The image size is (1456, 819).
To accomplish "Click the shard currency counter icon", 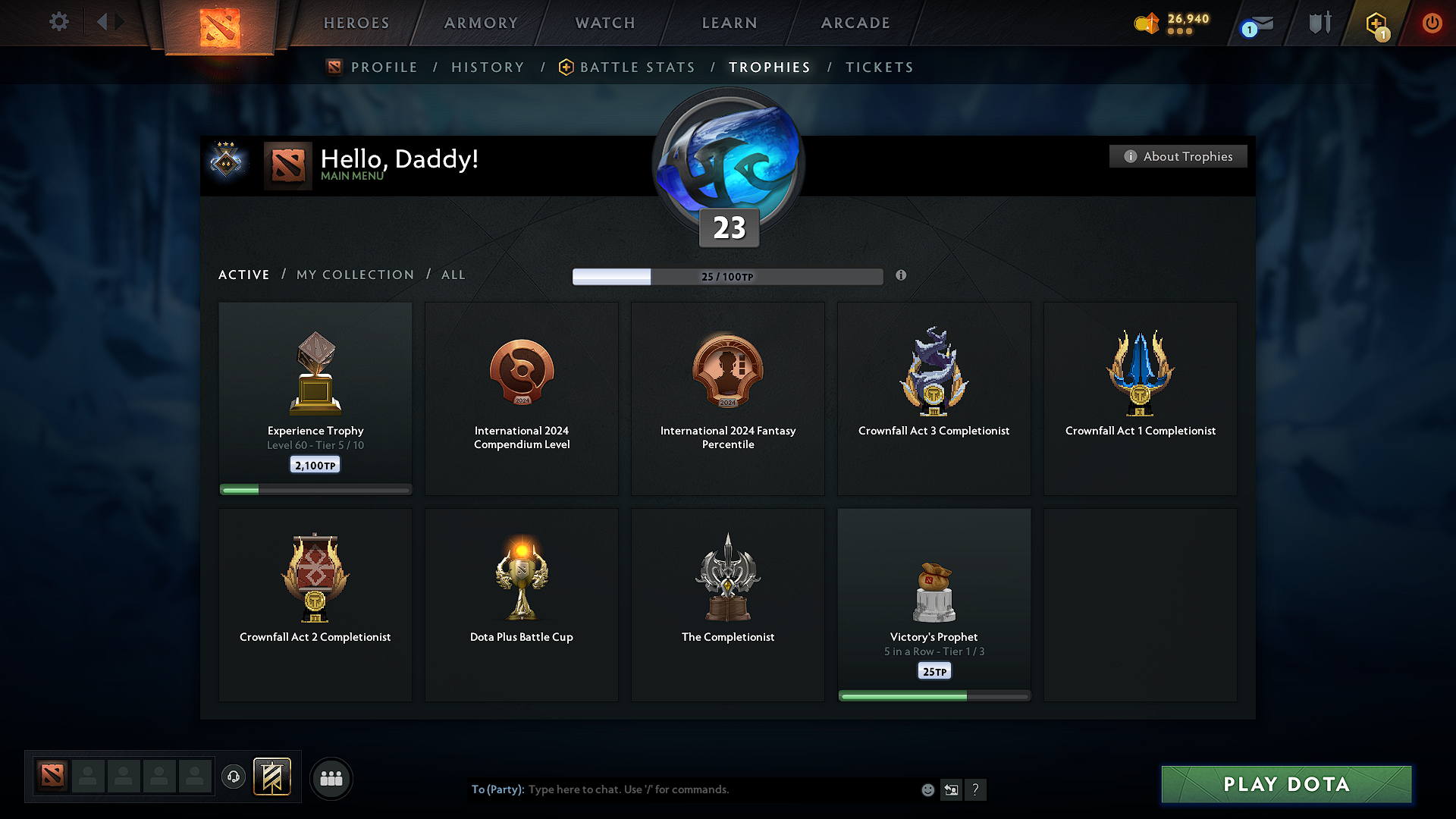I will click(x=1147, y=24).
